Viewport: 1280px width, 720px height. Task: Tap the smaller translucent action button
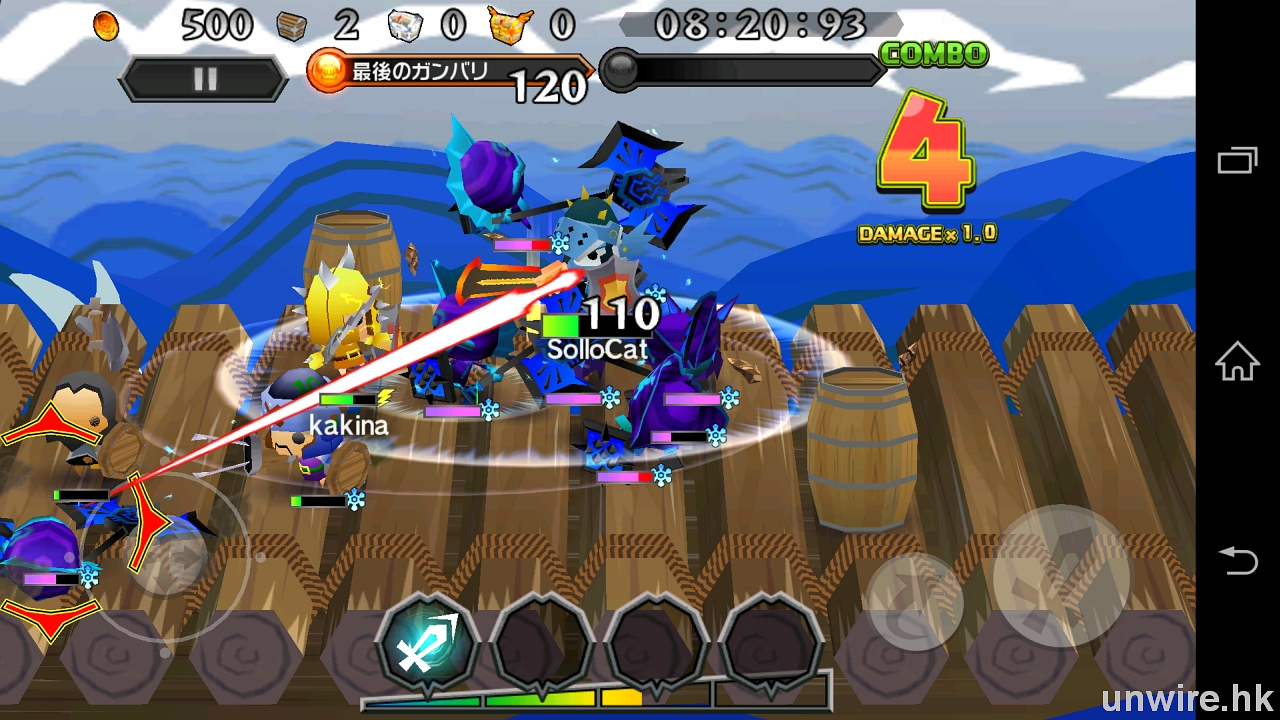[x=914, y=602]
